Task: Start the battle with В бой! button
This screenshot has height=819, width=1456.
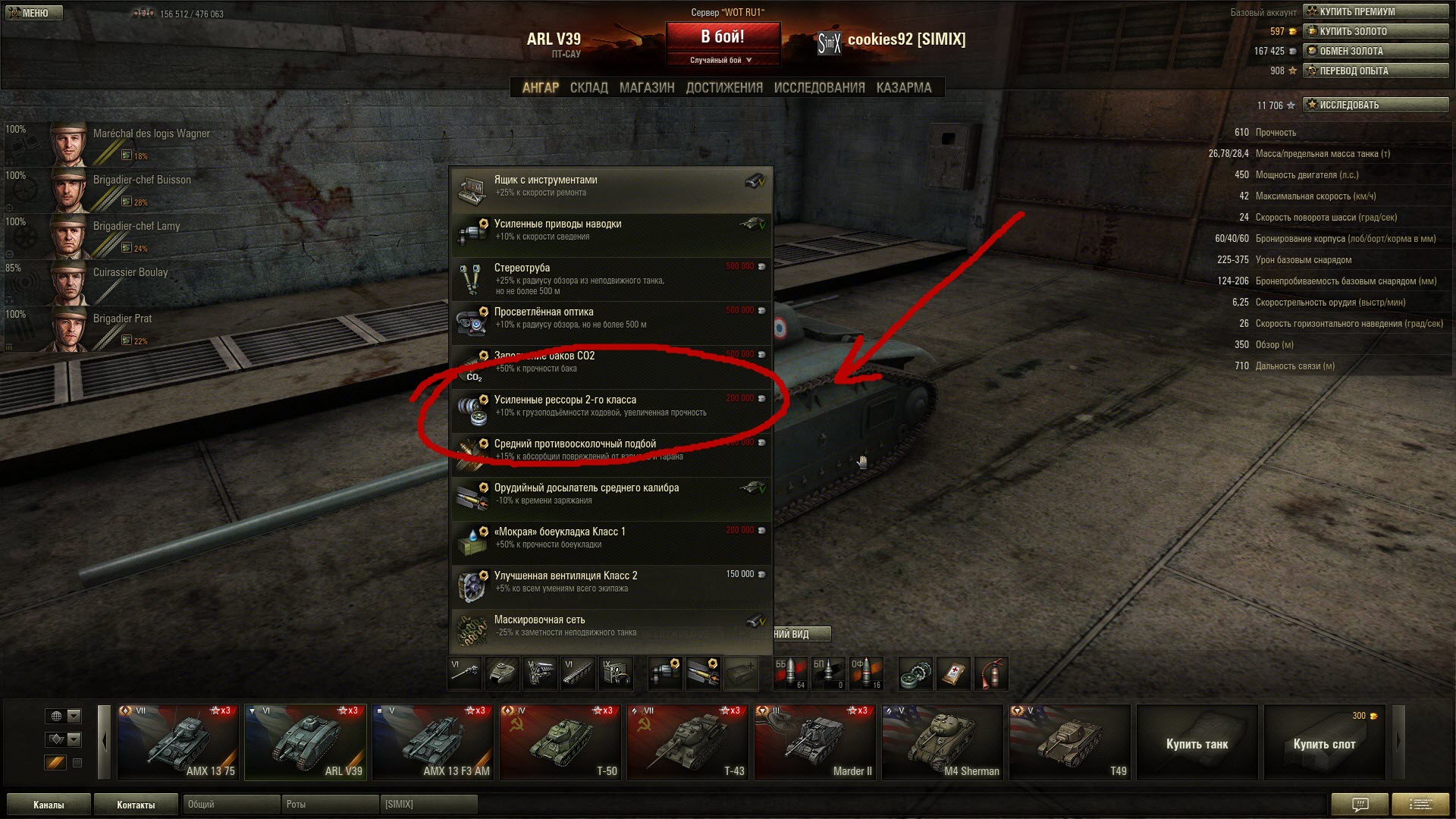Action: click(x=722, y=37)
